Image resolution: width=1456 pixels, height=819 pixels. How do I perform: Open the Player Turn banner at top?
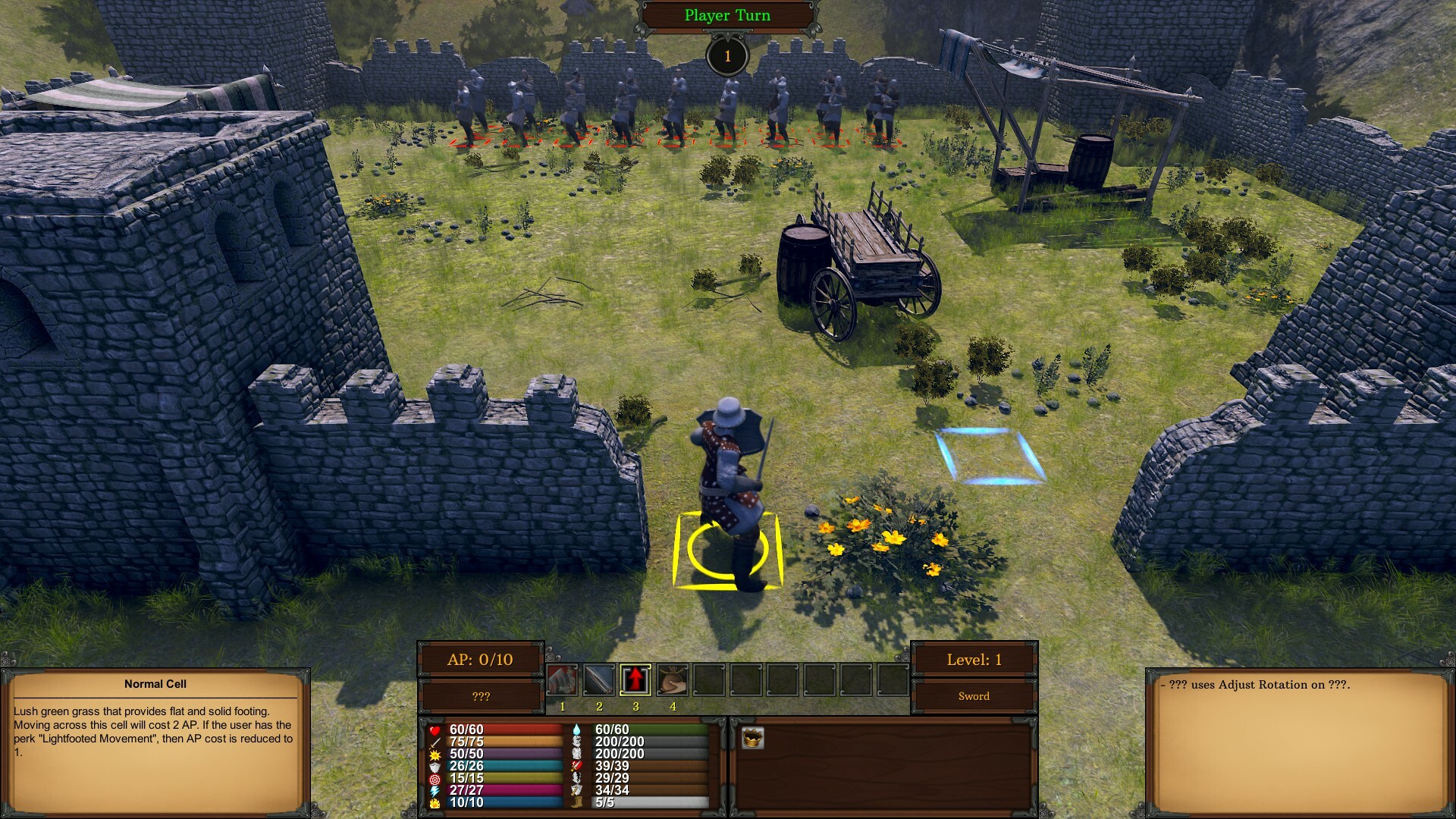click(x=726, y=14)
